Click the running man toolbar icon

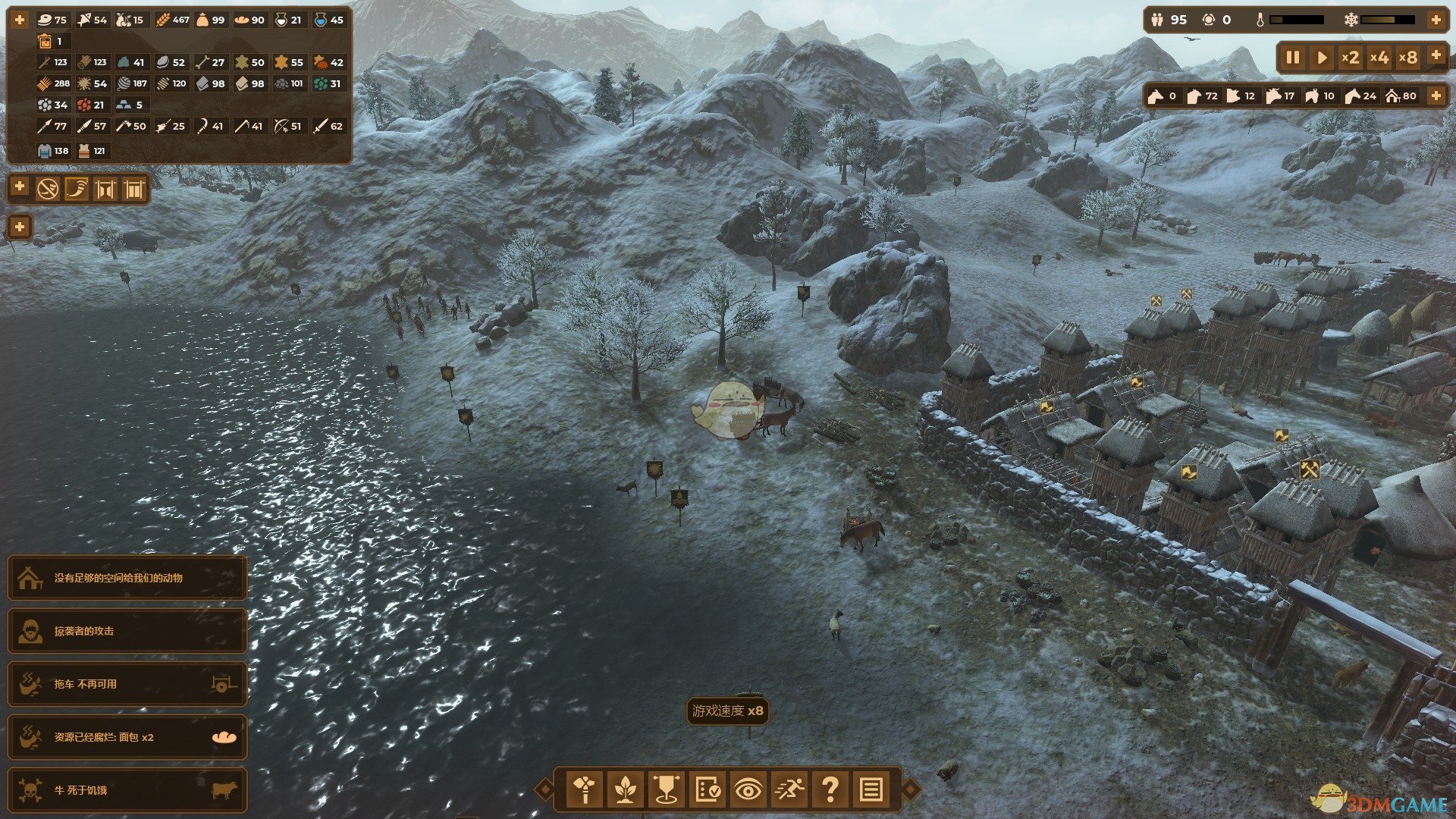pyautogui.click(x=789, y=789)
